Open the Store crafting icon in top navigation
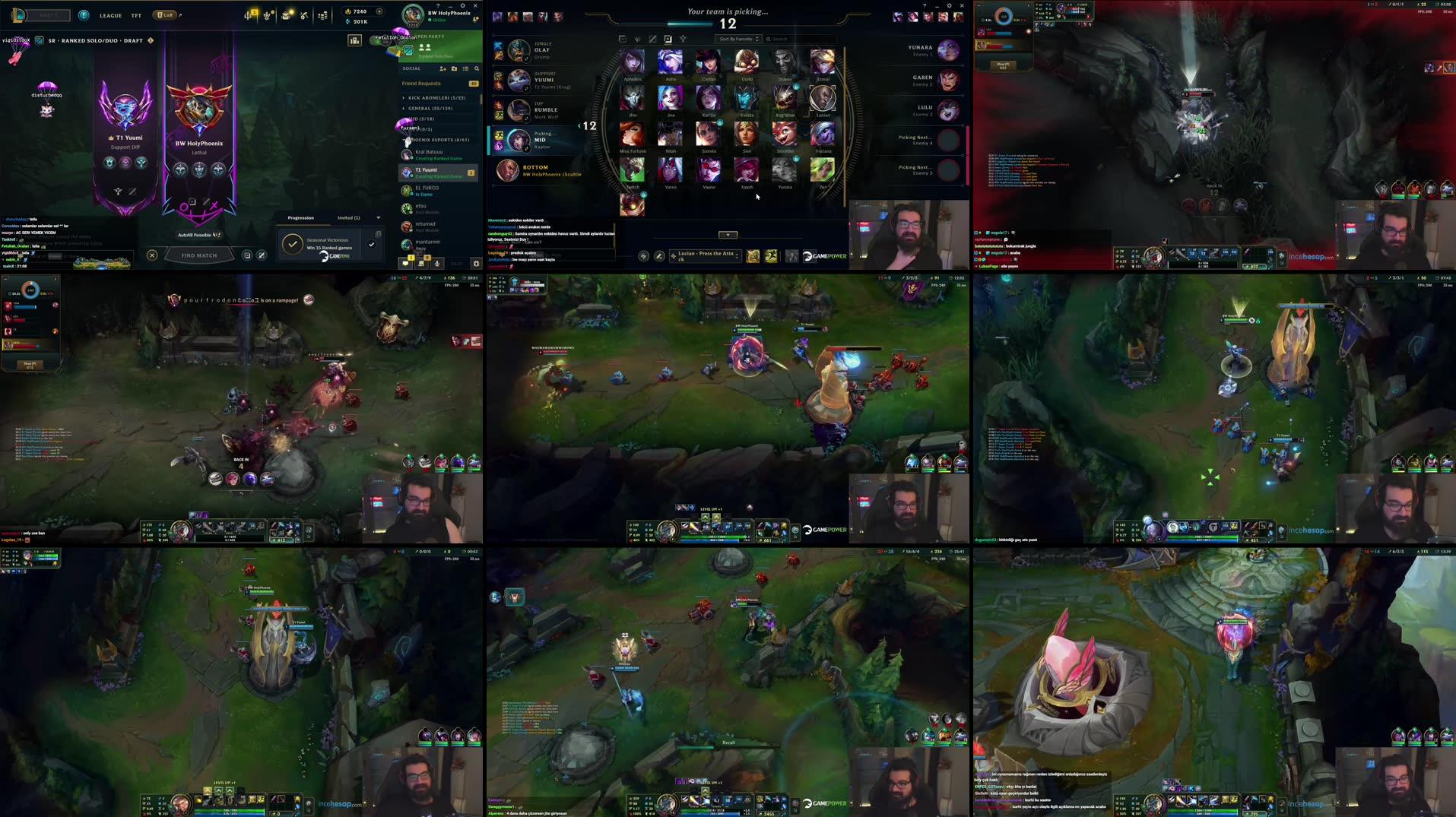The image size is (1456, 817). [x=303, y=15]
